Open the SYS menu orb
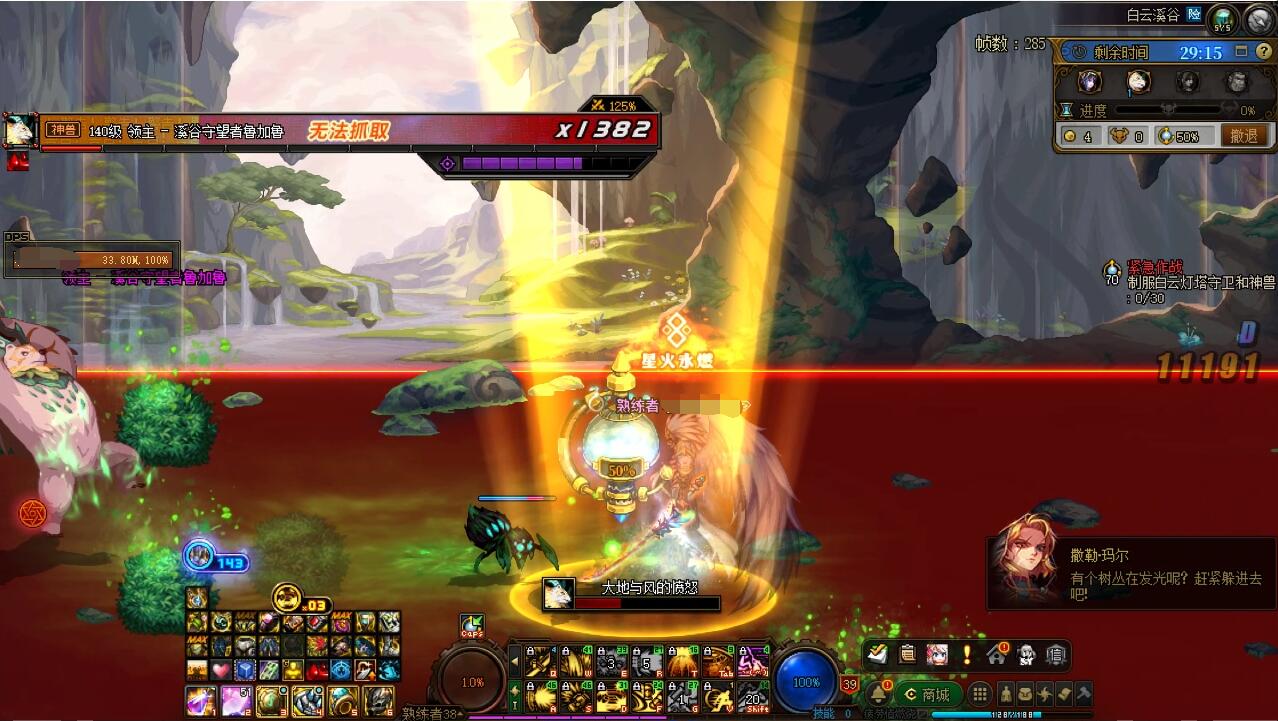1278x721 pixels. coord(1222,19)
